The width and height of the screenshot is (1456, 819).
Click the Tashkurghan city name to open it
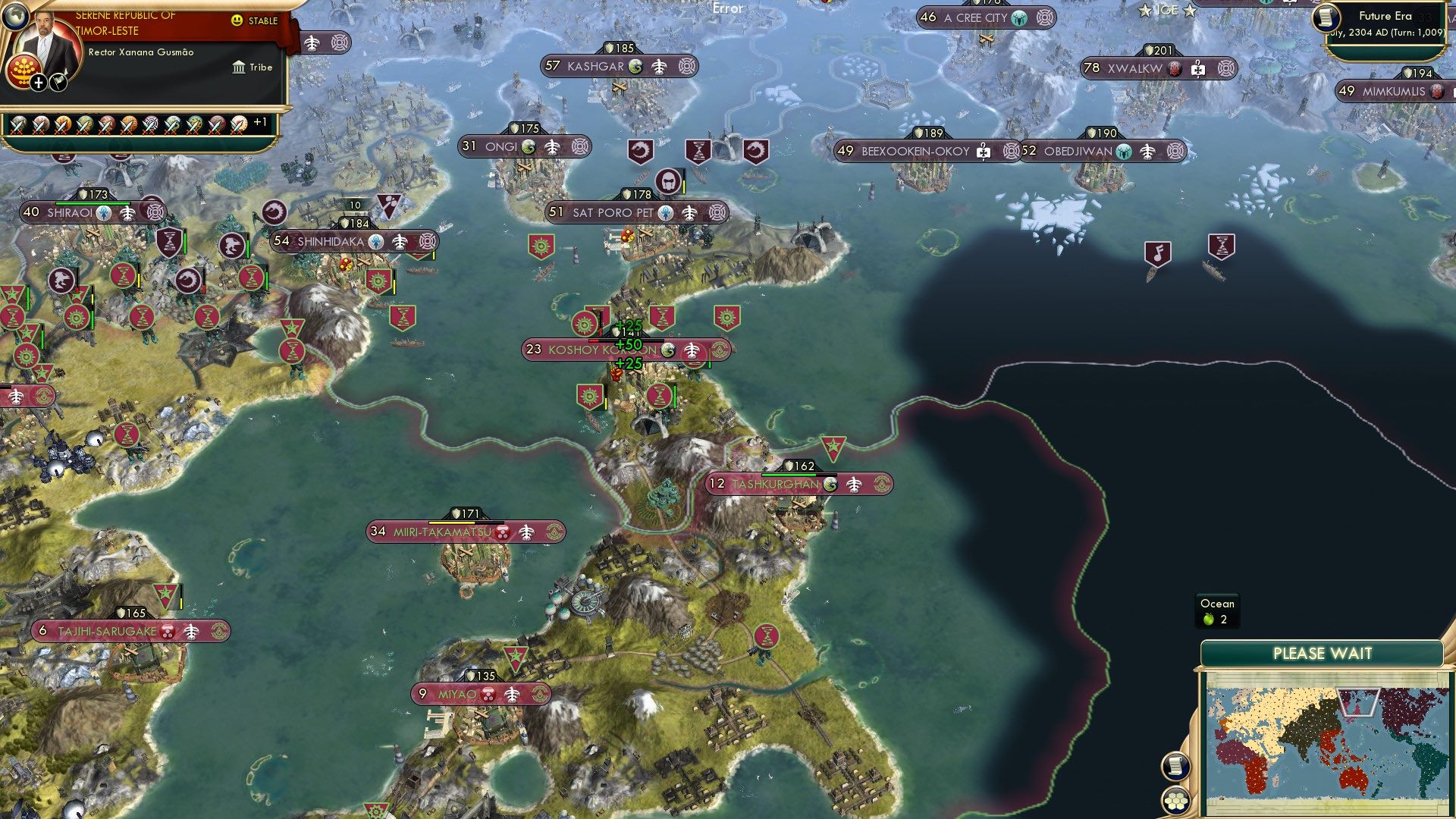775,484
